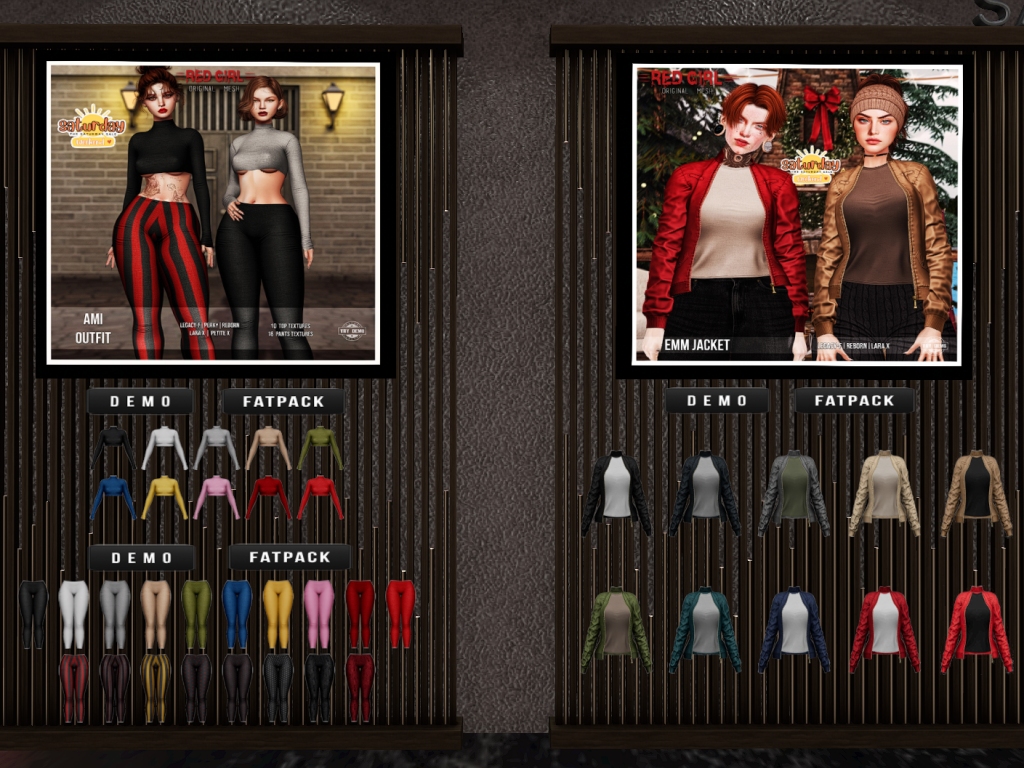Choose the olive green crop top
This screenshot has height=768, width=1024.
(x=319, y=448)
